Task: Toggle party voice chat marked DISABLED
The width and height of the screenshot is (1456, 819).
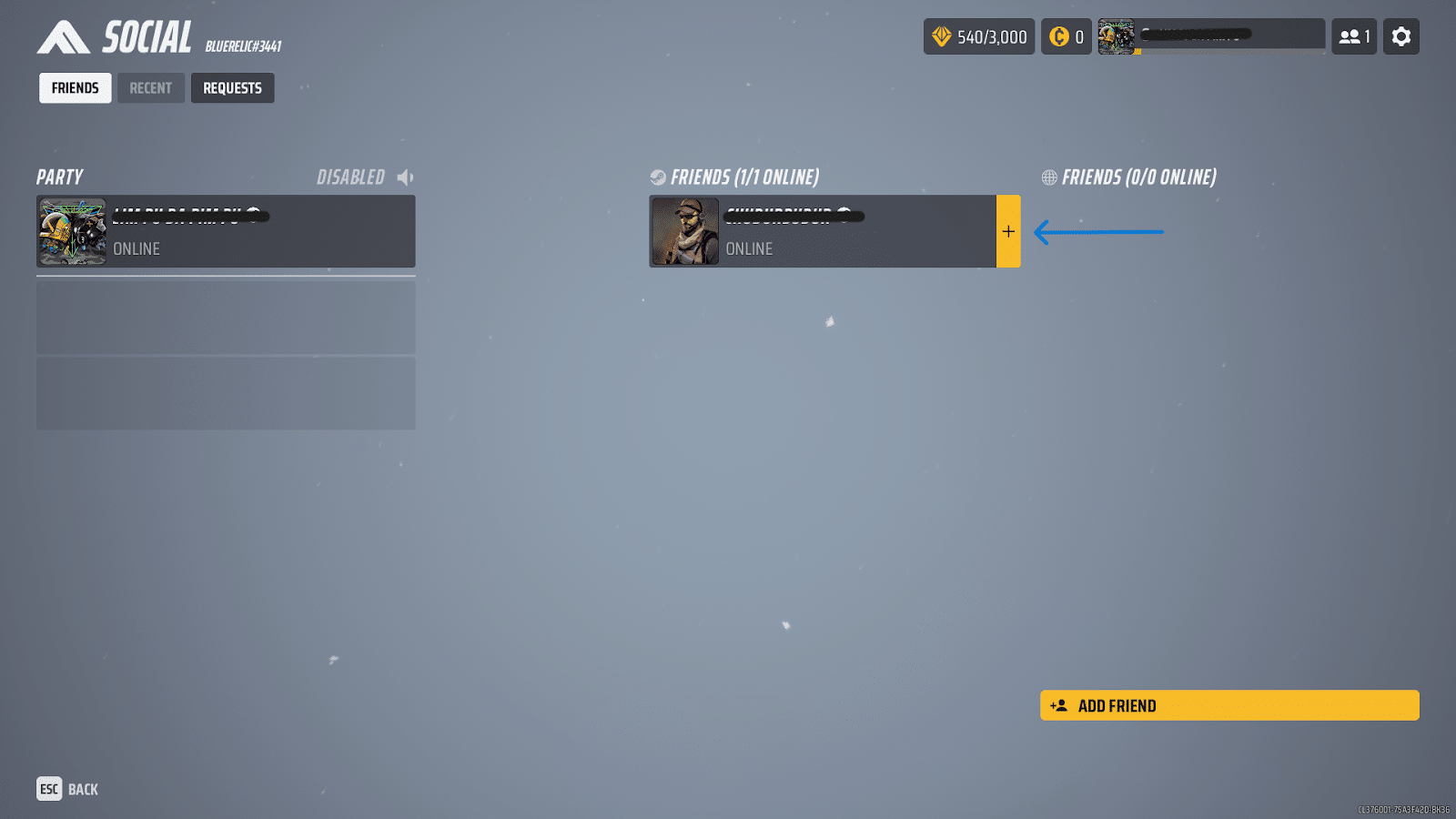Action: click(x=350, y=177)
